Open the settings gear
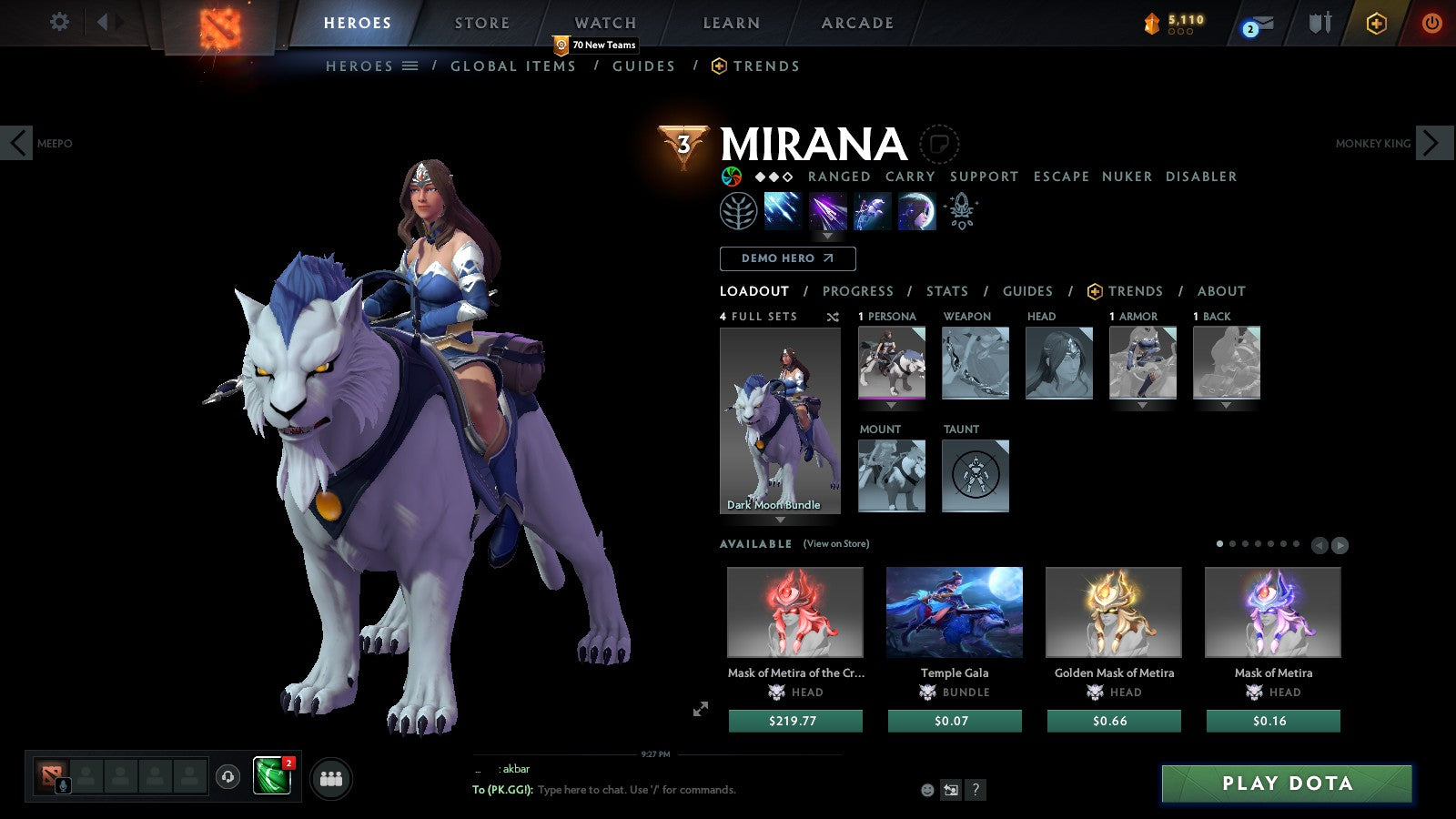Viewport: 1456px width, 819px height. (59, 22)
